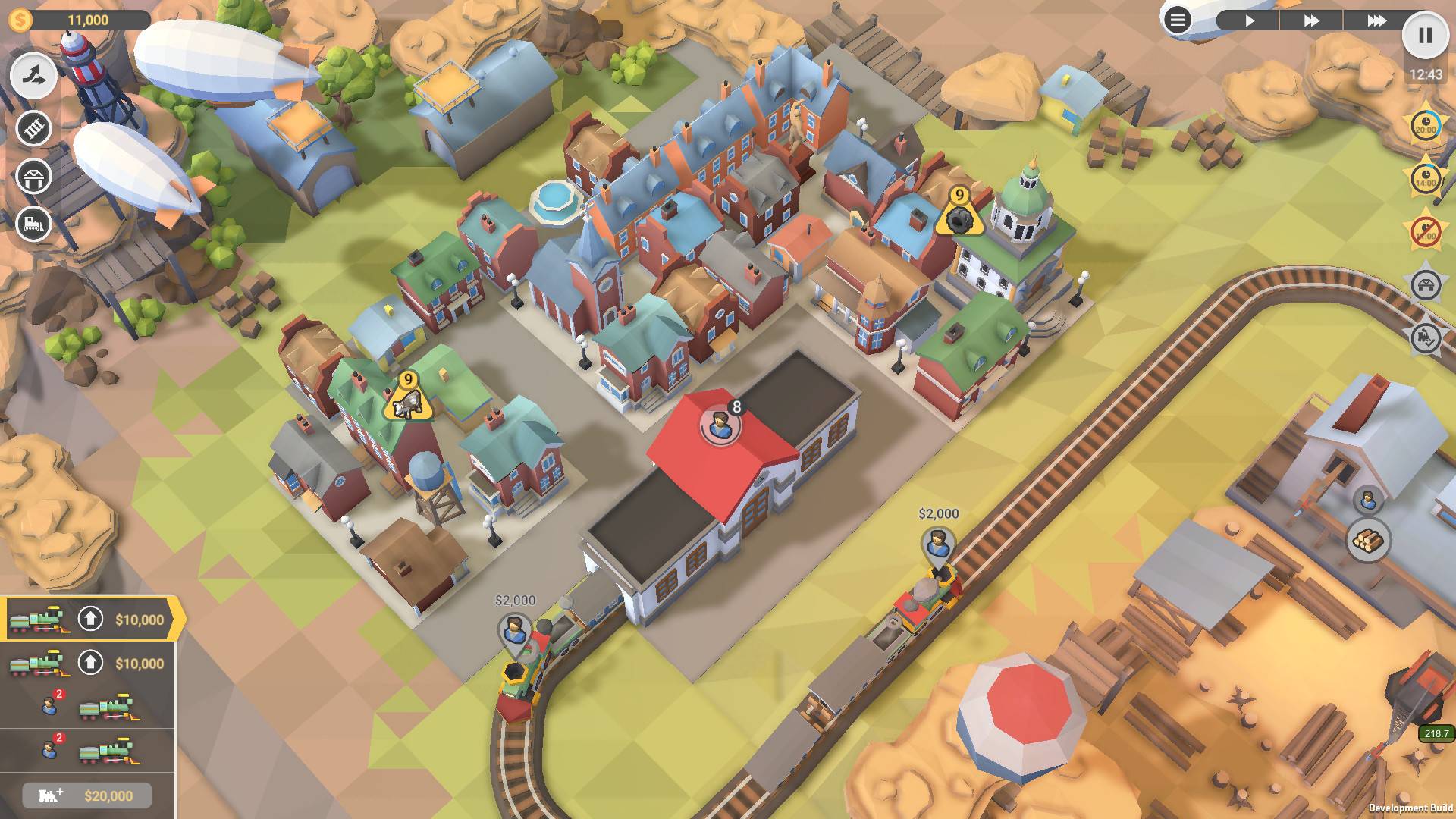The width and height of the screenshot is (1456, 819).
Task: Buy a new train for $20,000
Action: pyautogui.click(x=87, y=795)
